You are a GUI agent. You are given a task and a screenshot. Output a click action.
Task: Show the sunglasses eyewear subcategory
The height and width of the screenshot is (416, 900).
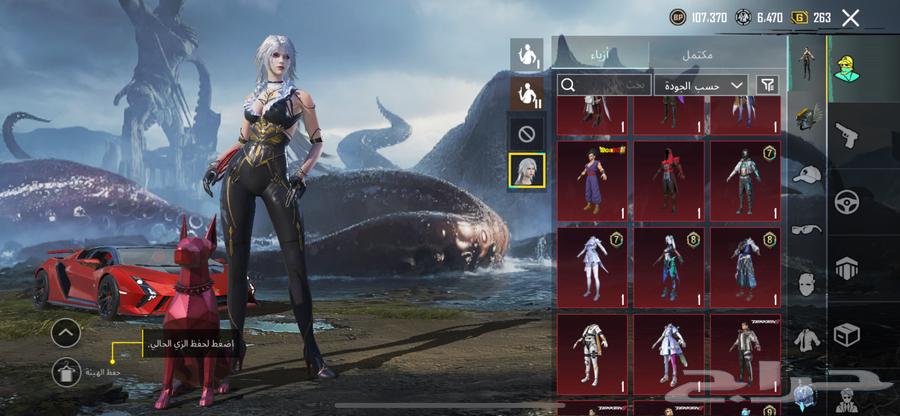click(807, 229)
